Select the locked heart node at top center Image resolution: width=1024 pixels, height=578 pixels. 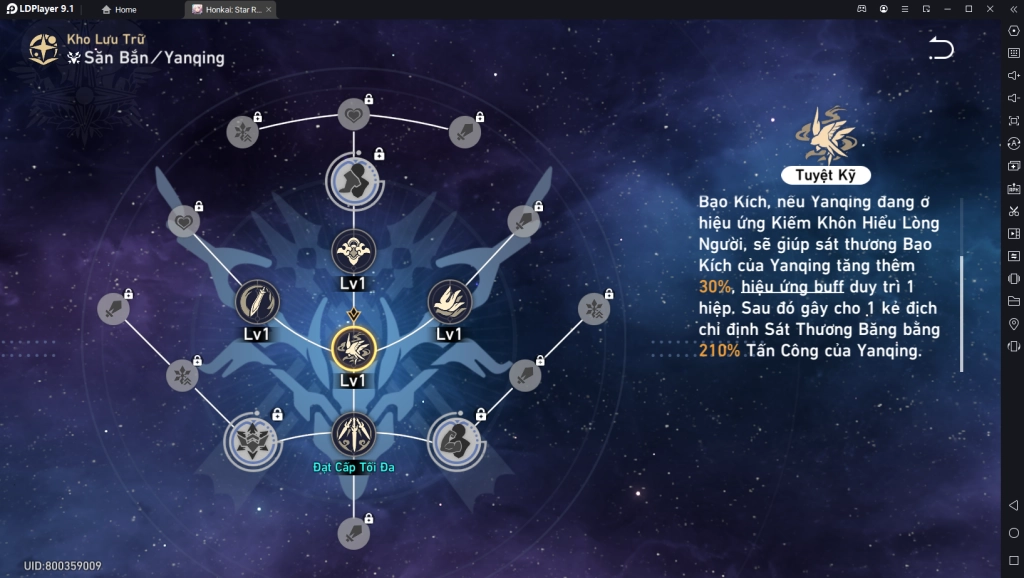[x=353, y=116]
